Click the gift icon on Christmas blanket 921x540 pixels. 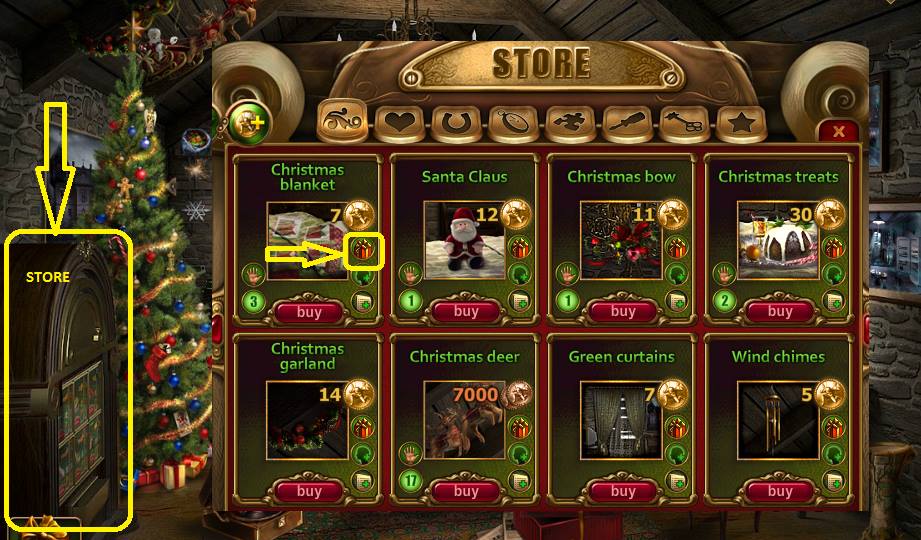(x=362, y=249)
